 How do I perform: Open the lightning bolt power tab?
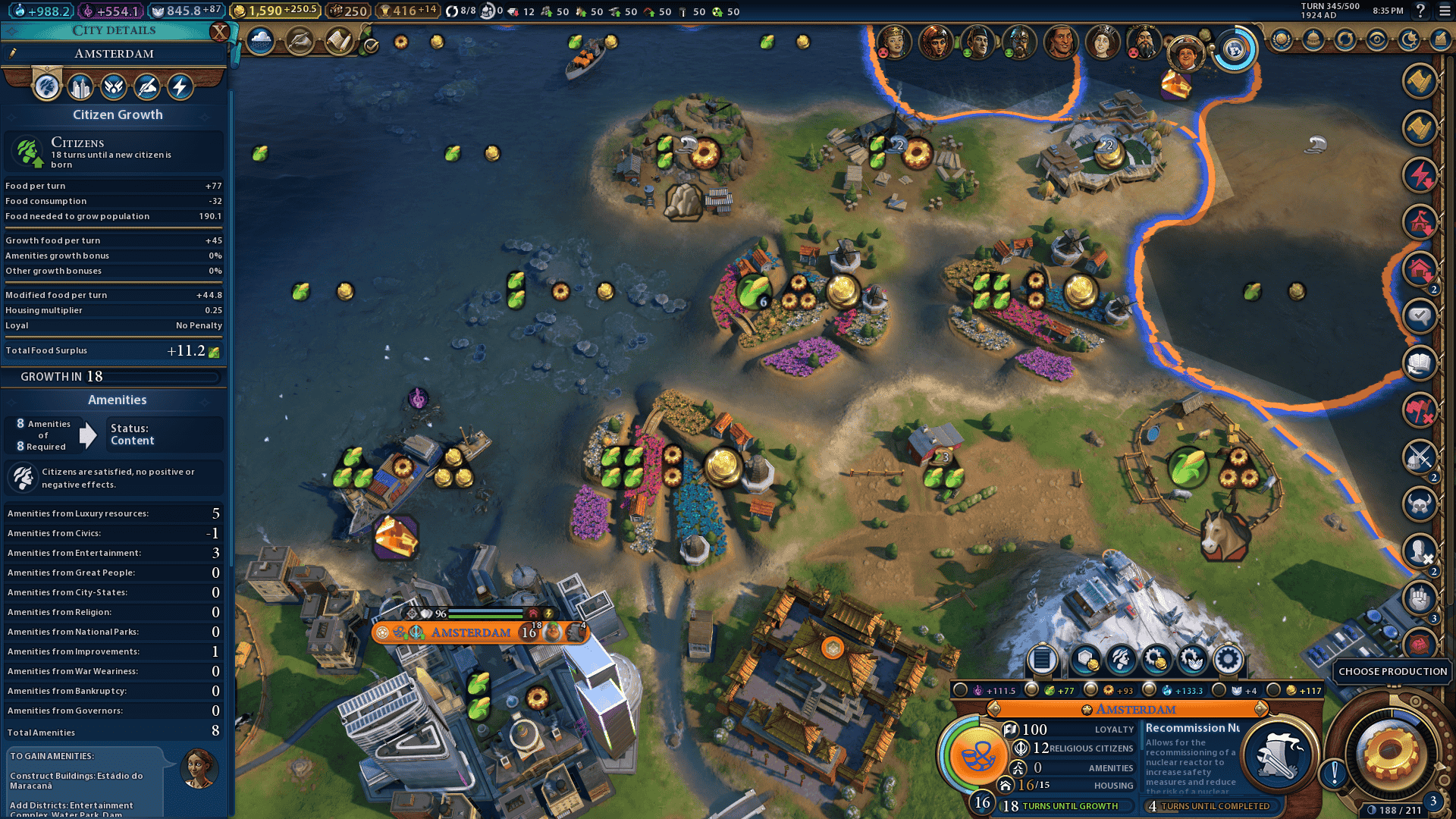[180, 87]
